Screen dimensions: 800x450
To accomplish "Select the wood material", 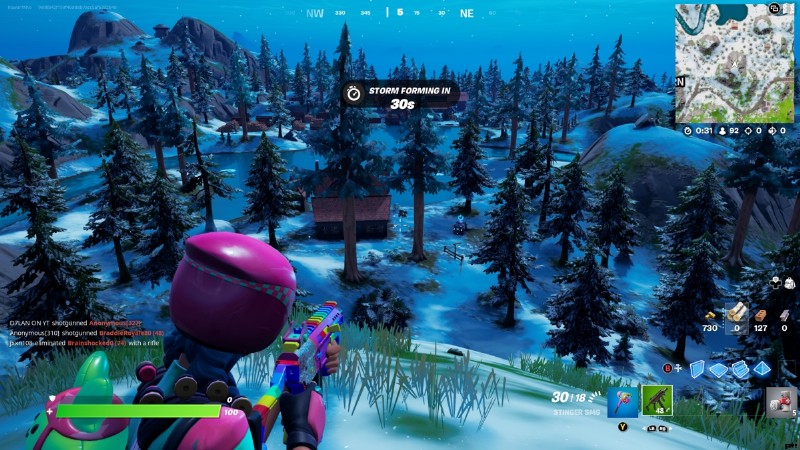I will tap(737, 313).
